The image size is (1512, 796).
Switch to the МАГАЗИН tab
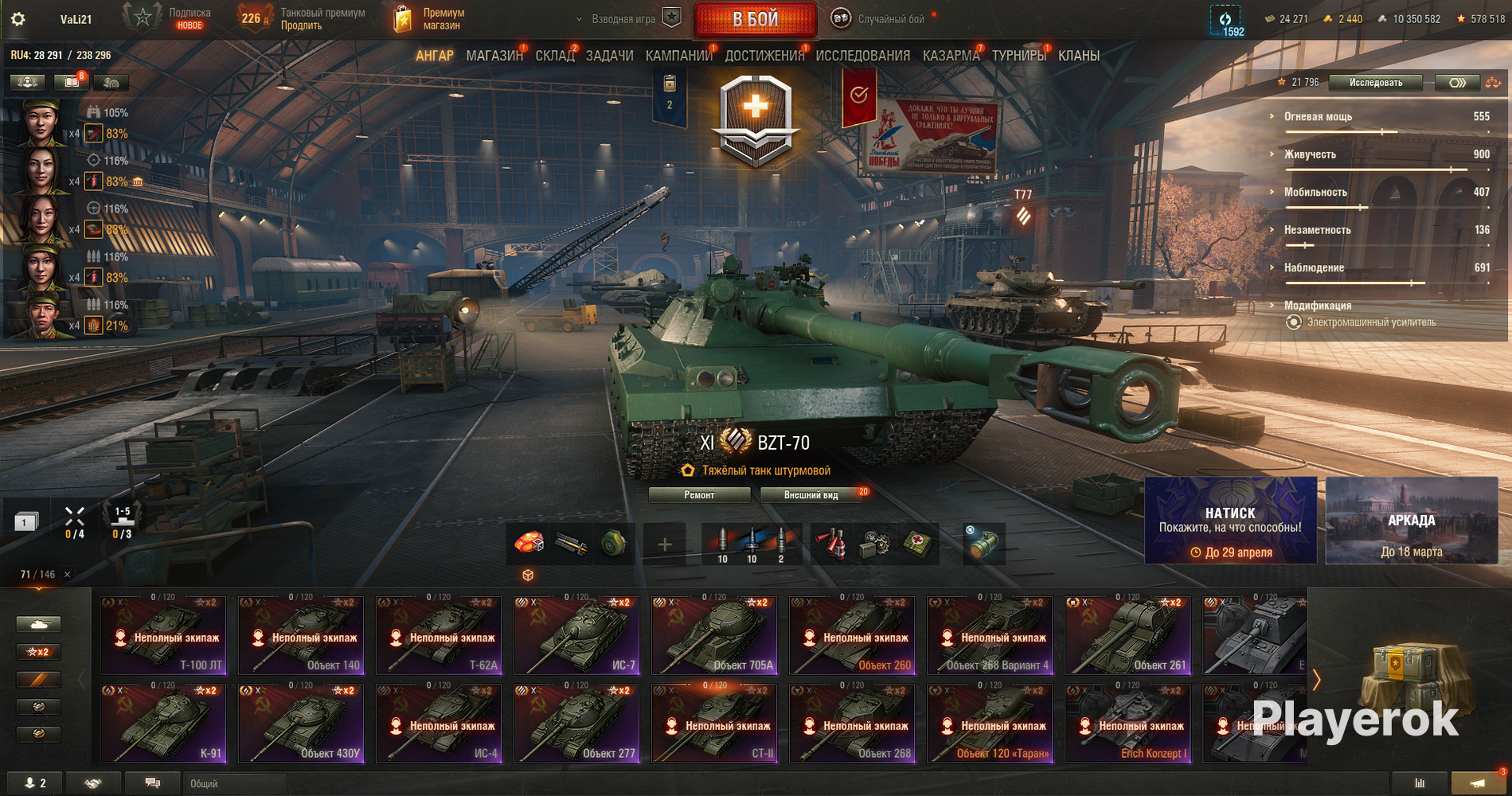(494, 56)
